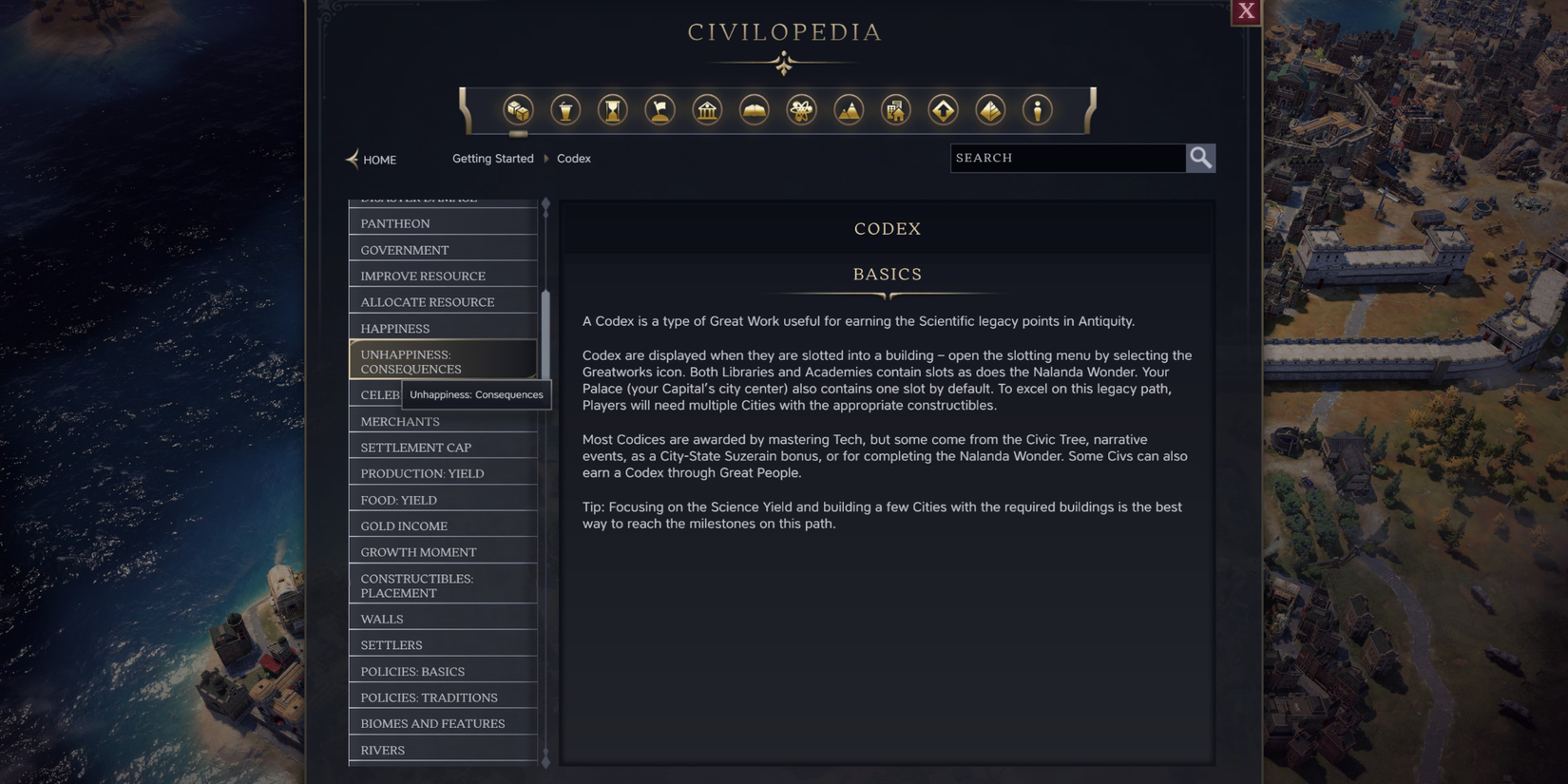Open the Governments temple icon
The height and width of the screenshot is (784, 1568).
707,109
